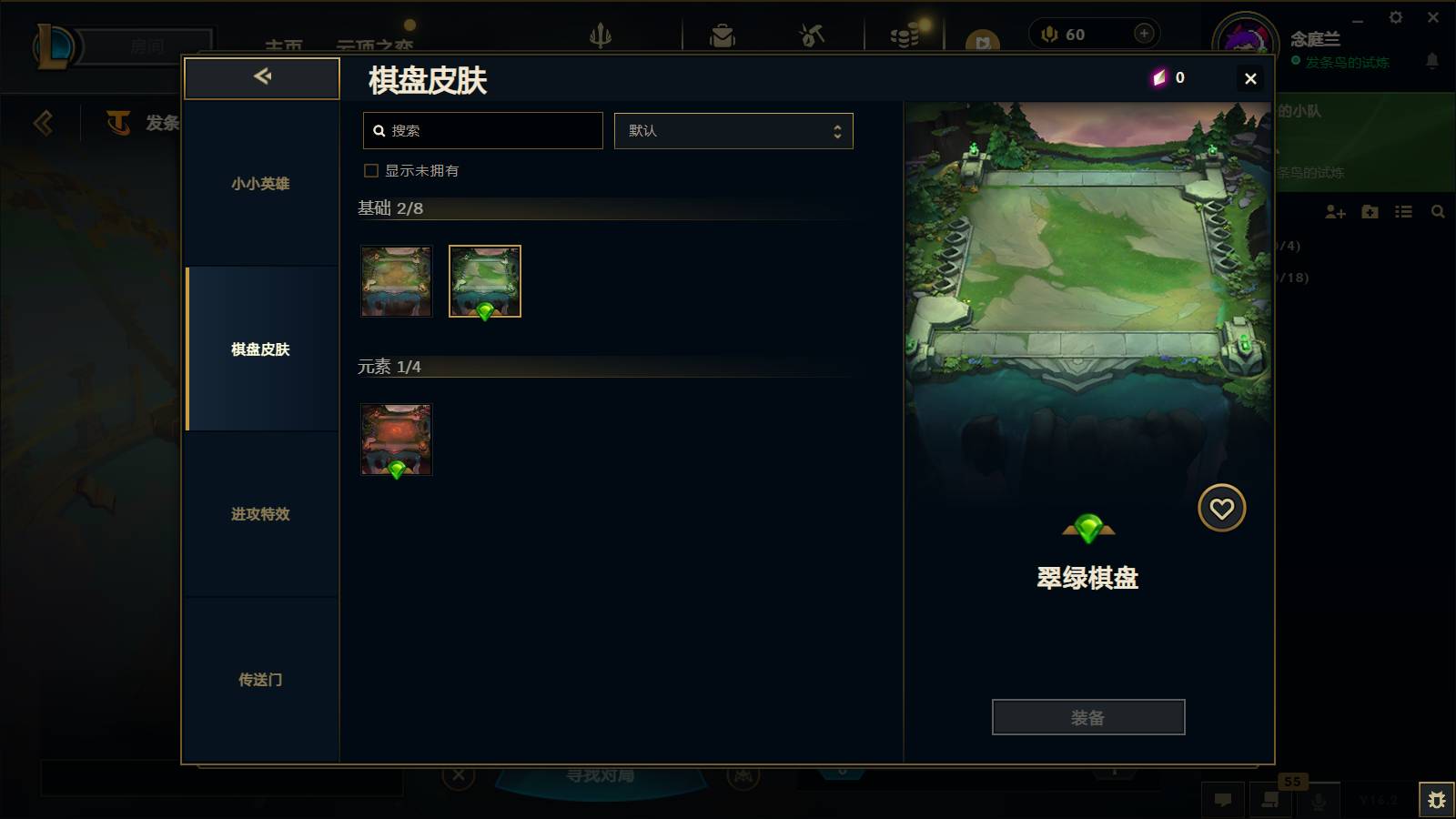Open the 默认 sort dropdown

pyautogui.click(x=733, y=130)
